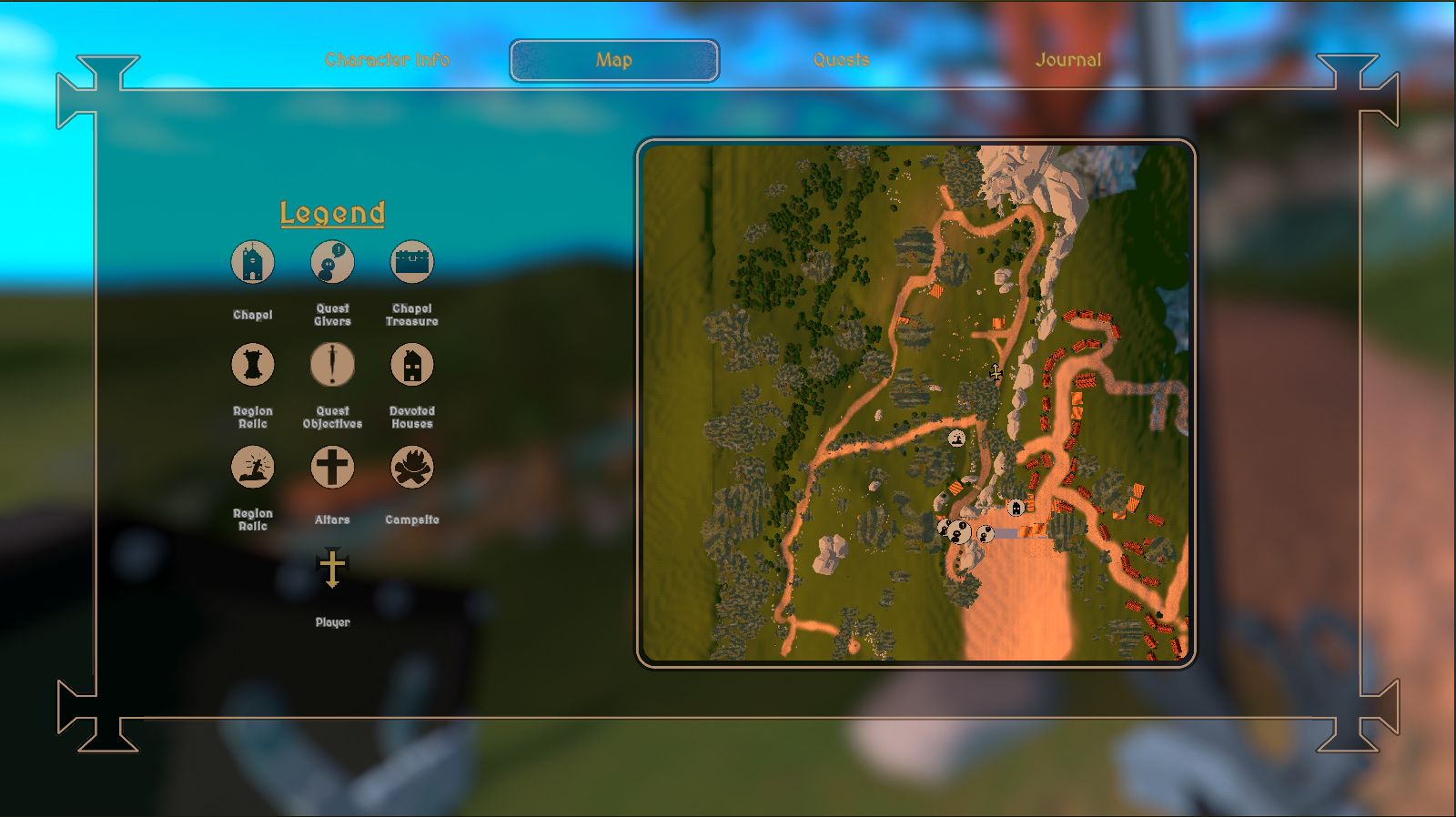The image size is (1456, 817).
Task: Click the Altars cross icon in the legend
Action: pos(331,466)
